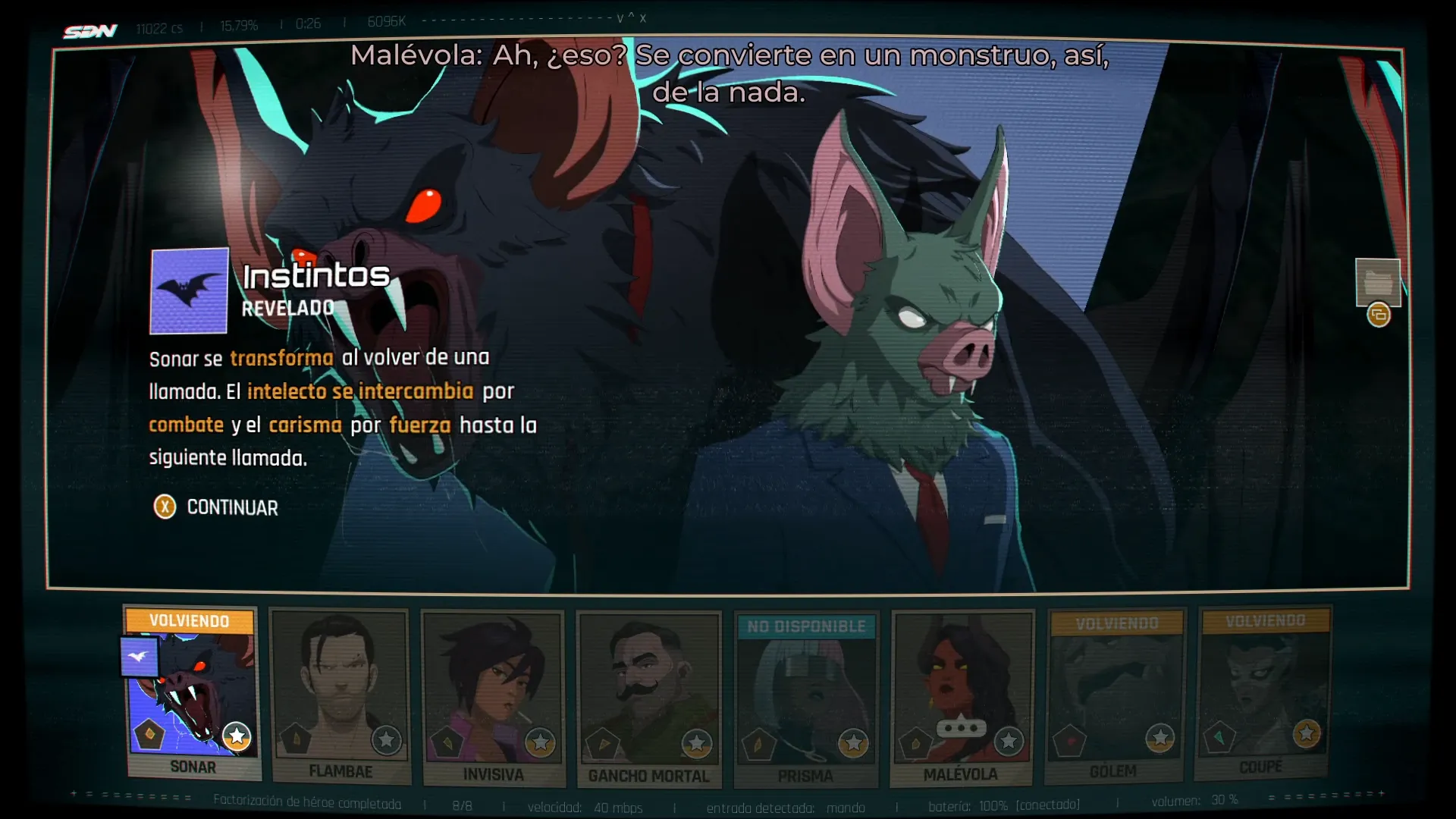This screenshot has width=1456, height=819.
Task: Click the bat badge on Sonar's card
Action: (139, 657)
